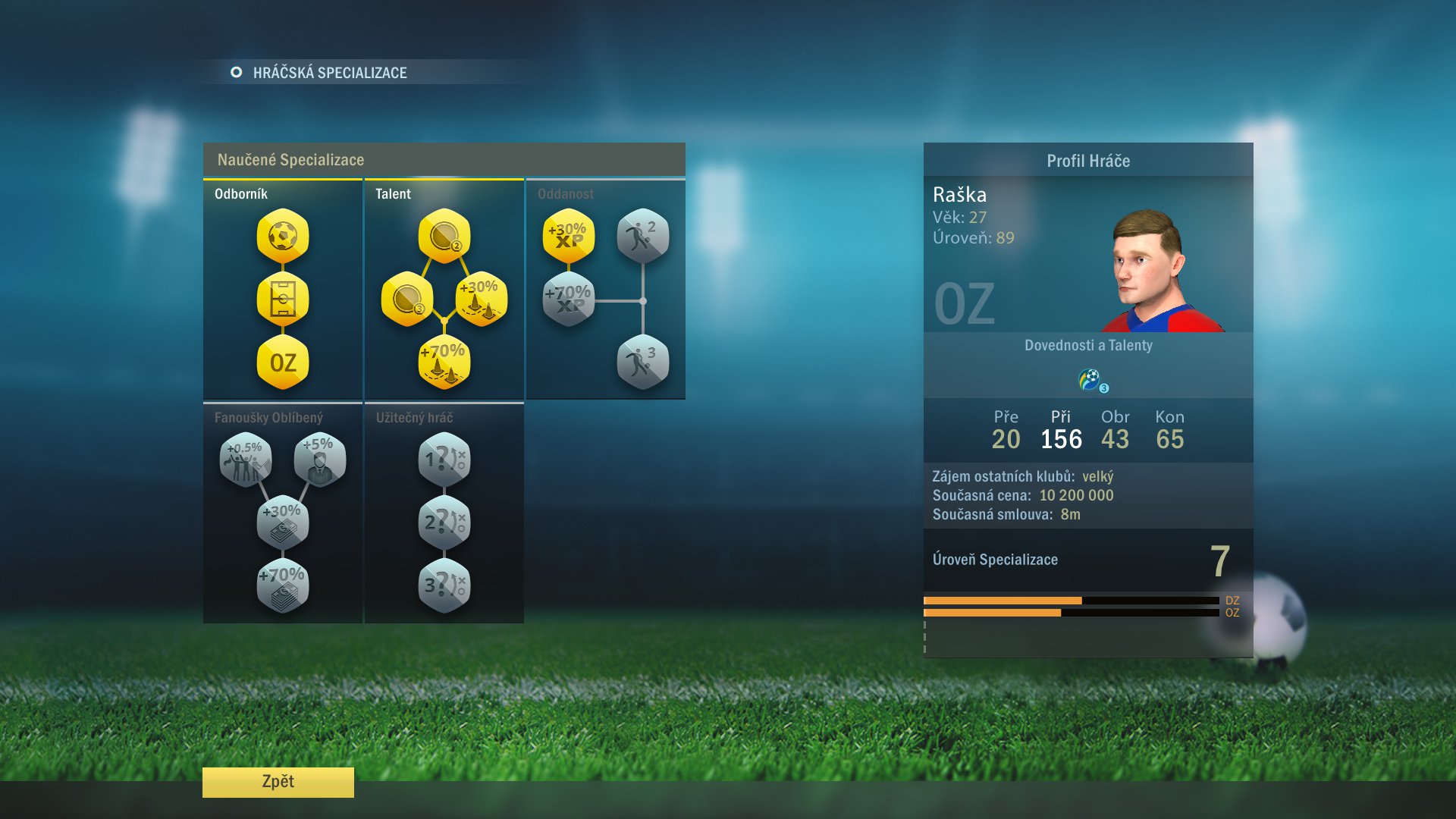Pick the +70% money badge
The height and width of the screenshot is (819, 1456).
(283, 586)
